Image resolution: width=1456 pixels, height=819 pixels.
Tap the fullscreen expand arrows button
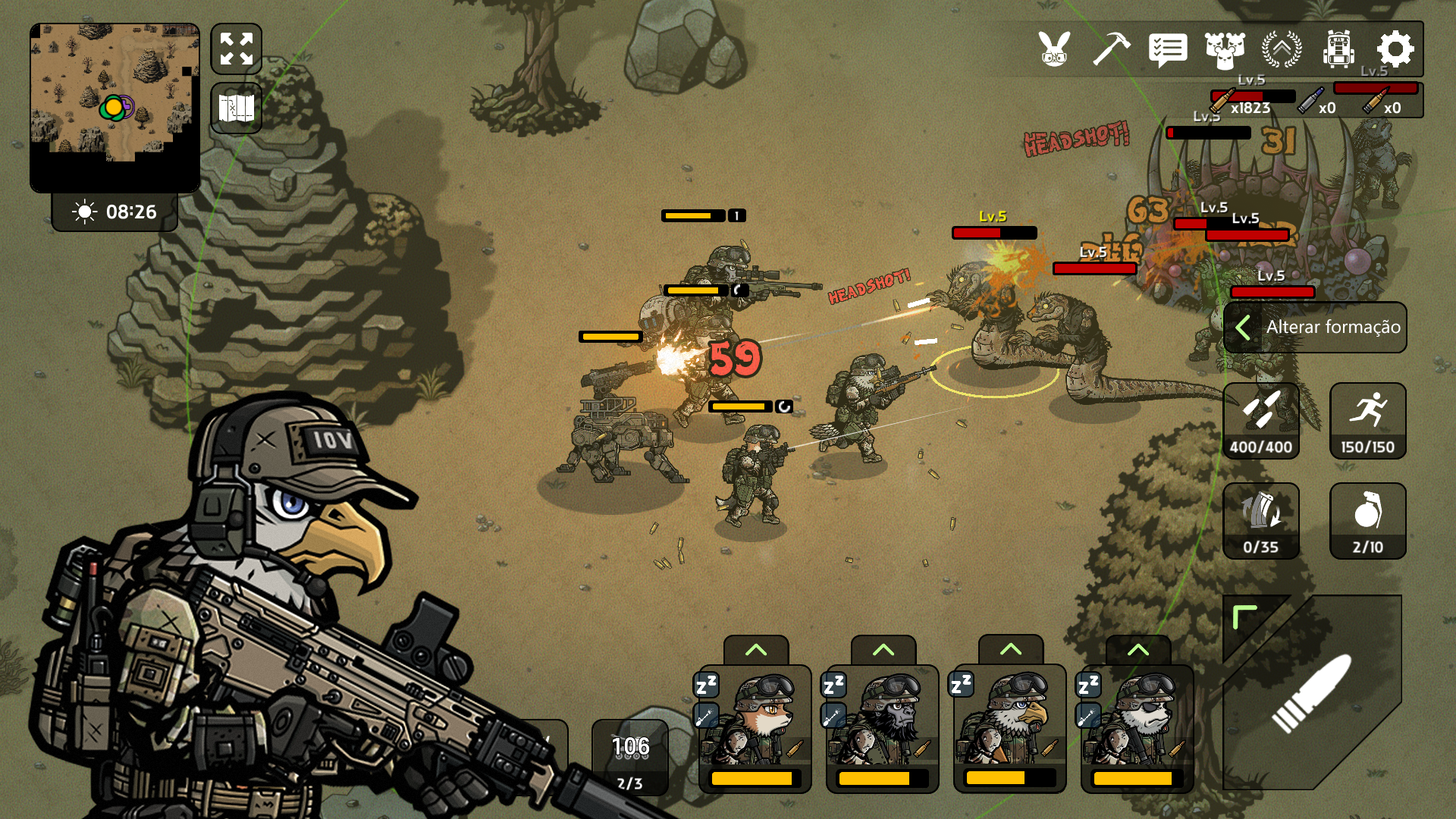click(x=236, y=49)
